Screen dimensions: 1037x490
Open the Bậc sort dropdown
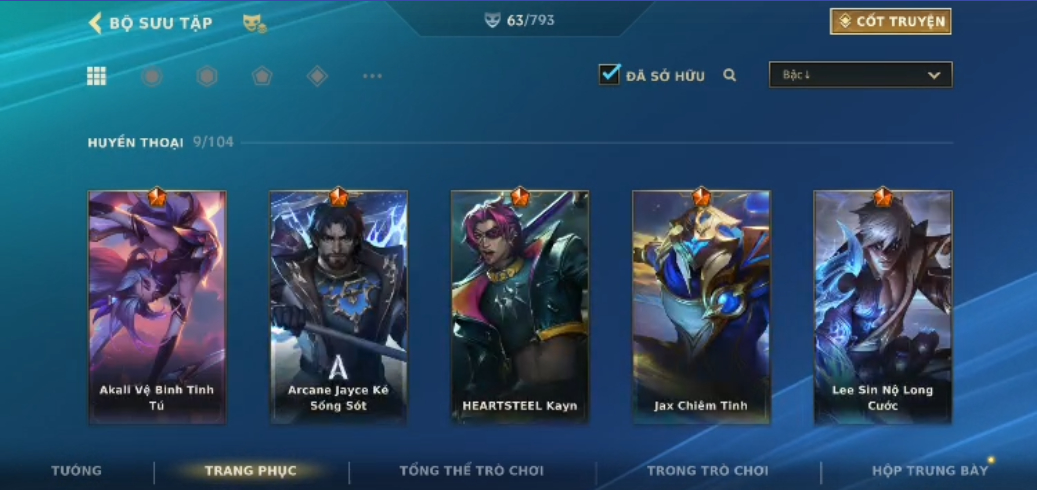[860, 75]
